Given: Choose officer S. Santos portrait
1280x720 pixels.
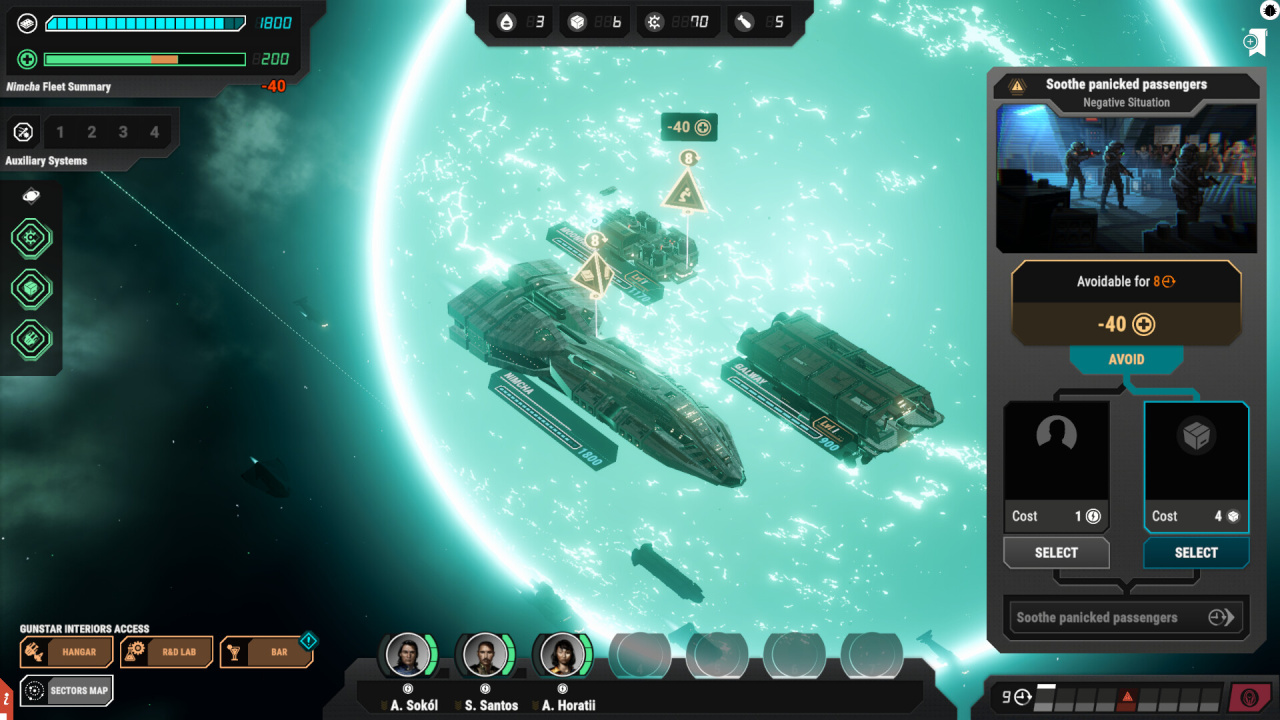Looking at the screenshot, I should pos(486,655).
